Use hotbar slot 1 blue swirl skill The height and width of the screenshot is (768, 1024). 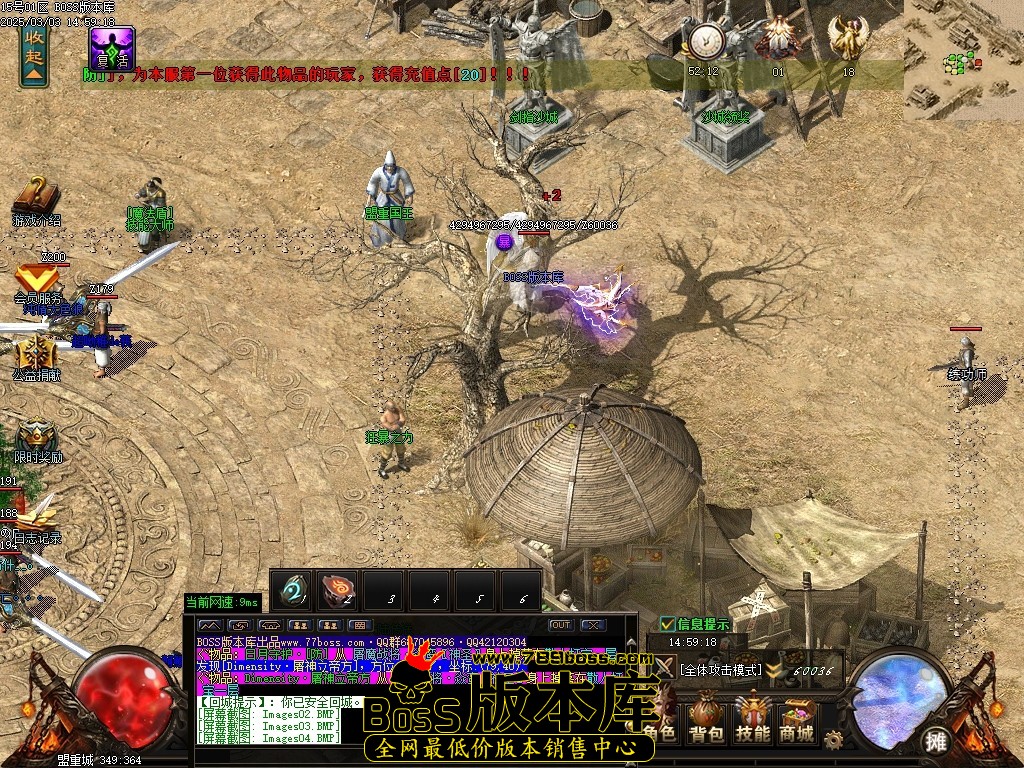(x=292, y=590)
